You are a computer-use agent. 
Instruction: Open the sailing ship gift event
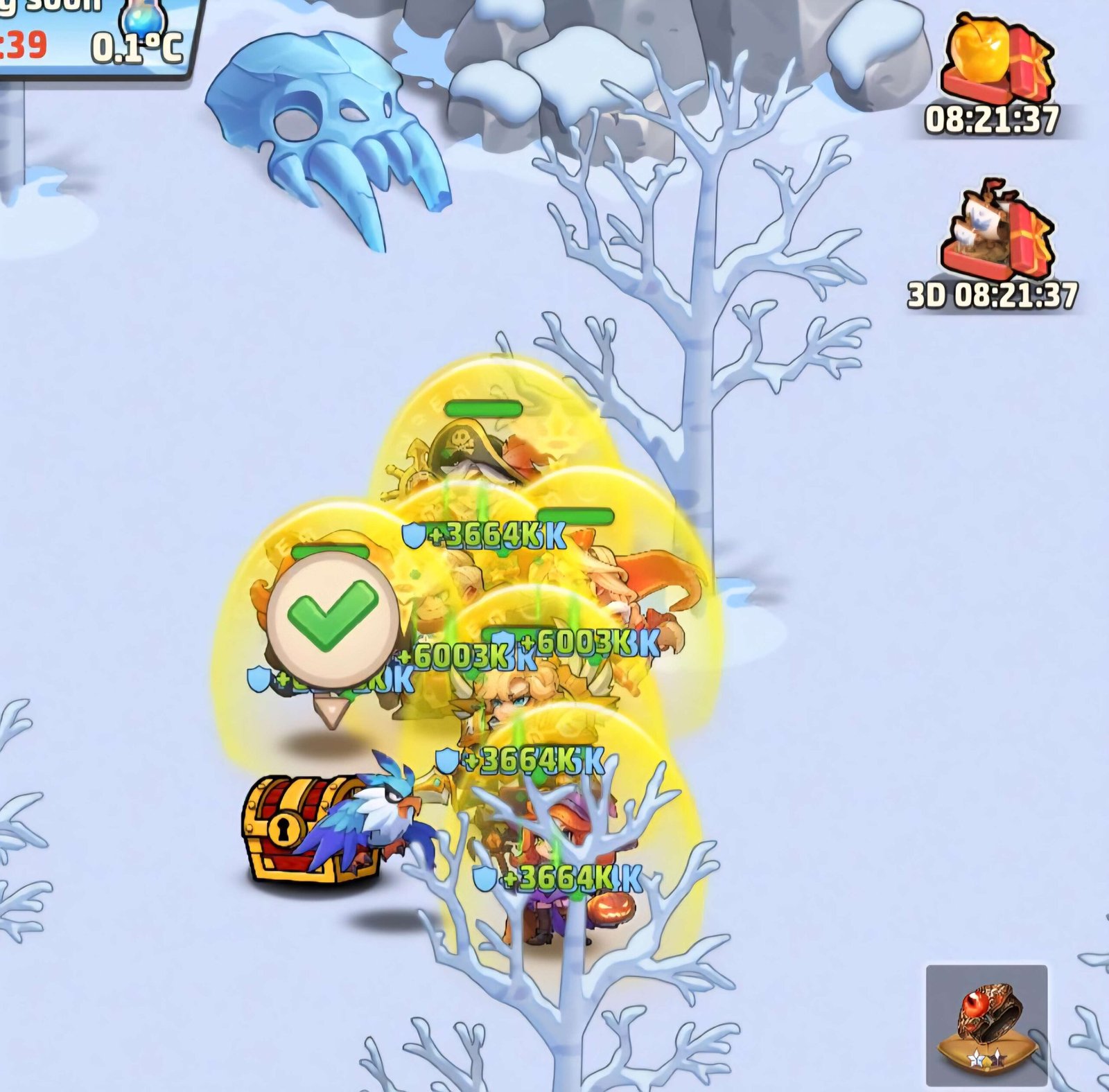[x=996, y=230]
